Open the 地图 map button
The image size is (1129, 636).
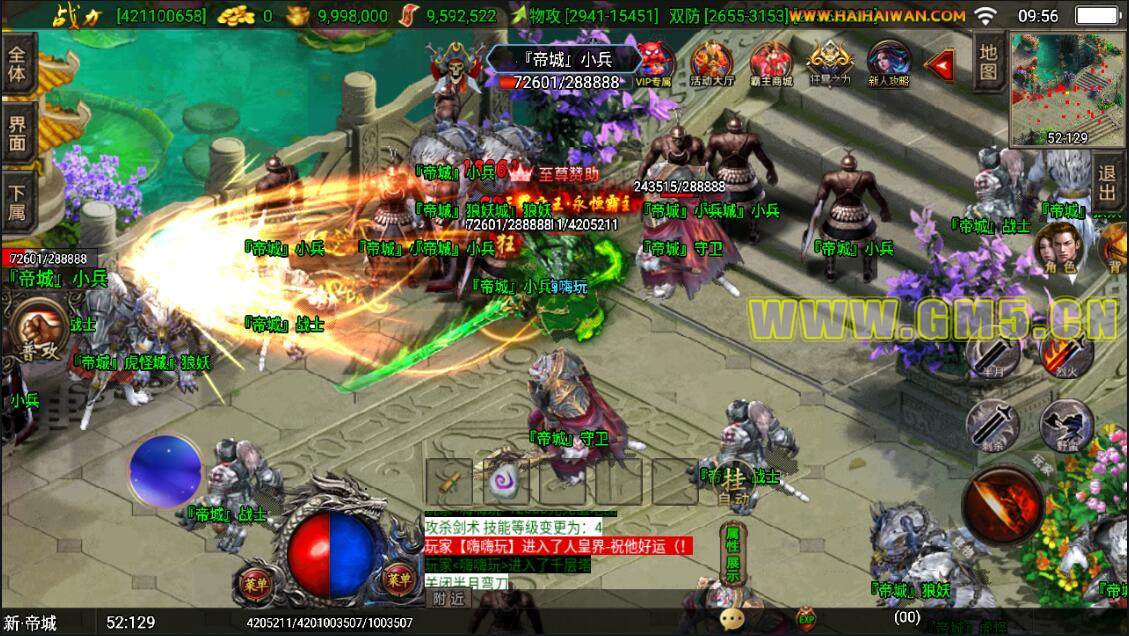988,60
